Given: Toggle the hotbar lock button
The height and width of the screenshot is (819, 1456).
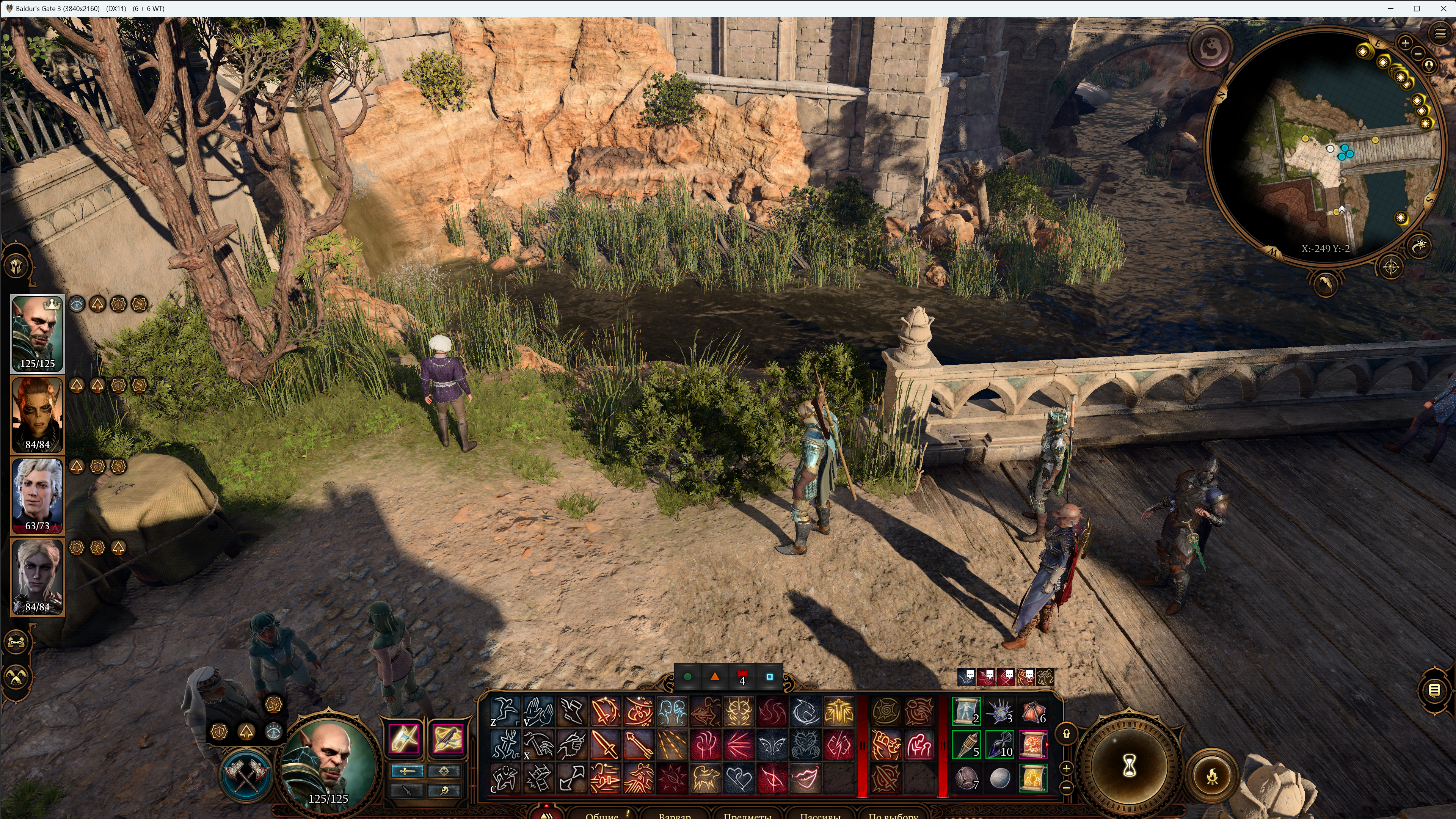Looking at the screenshot, I should pyautogui.click(x=1066, y=734).
